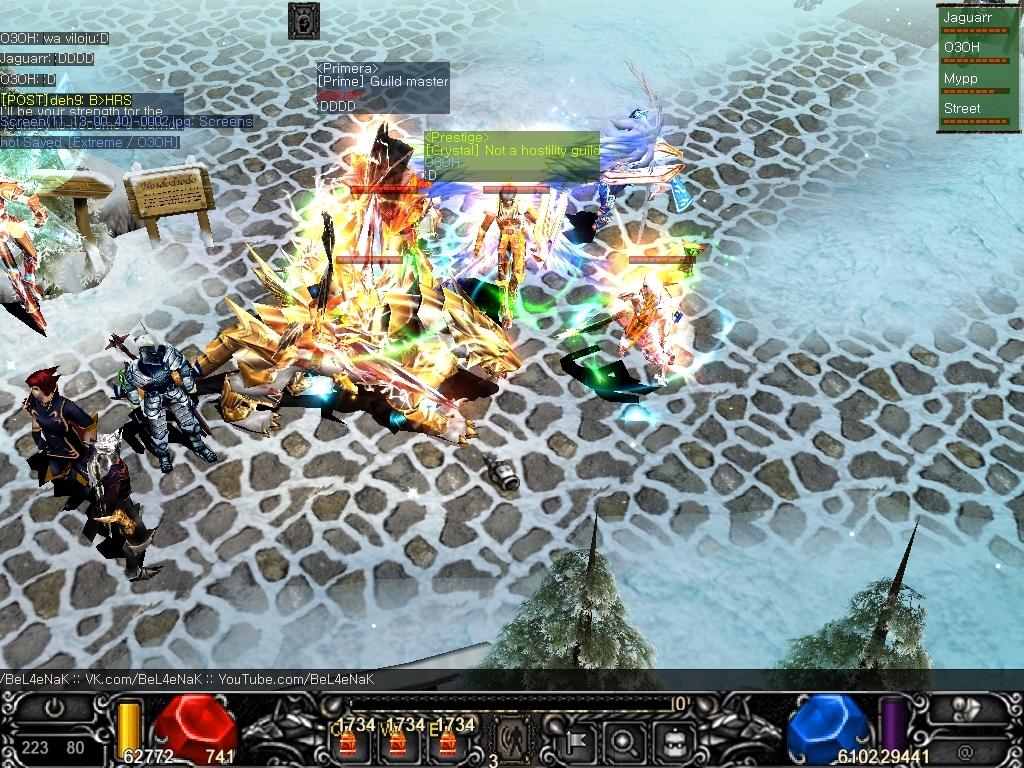Image resolution: width=1024 pixels, height=768 pixels.
Task: Use the middle potion hotbar slot
Action: (x=399, y=741)
